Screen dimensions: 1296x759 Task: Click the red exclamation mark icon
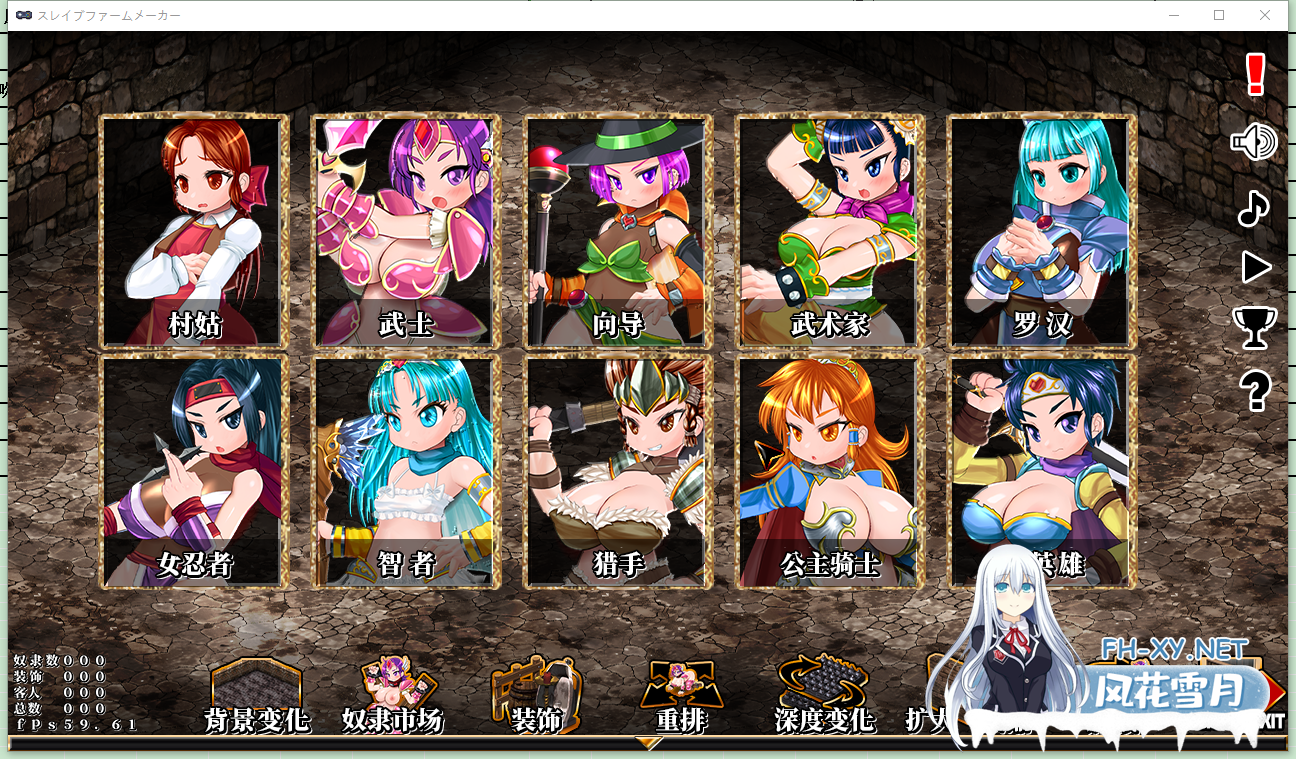pos(1256,75)
